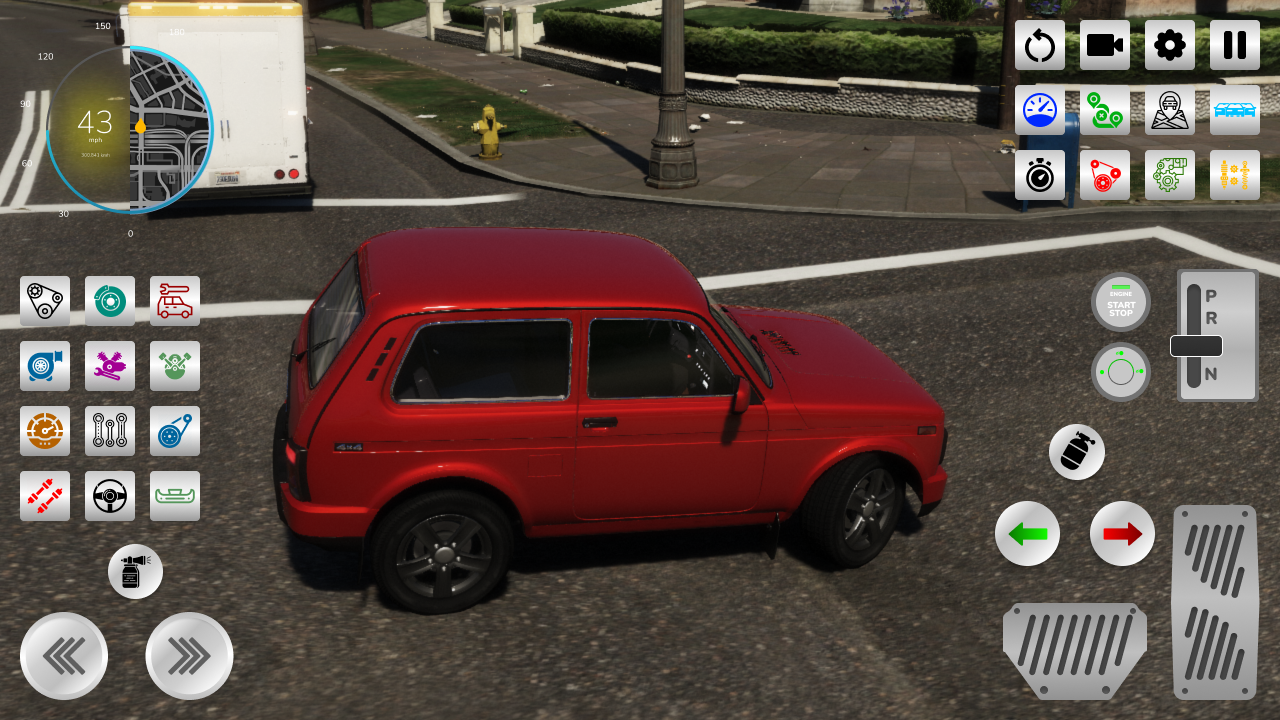This screenshot has width=1280, height=720.
Task: Select the orange speedometer gauge icon
Action: [x=45, y=432]
